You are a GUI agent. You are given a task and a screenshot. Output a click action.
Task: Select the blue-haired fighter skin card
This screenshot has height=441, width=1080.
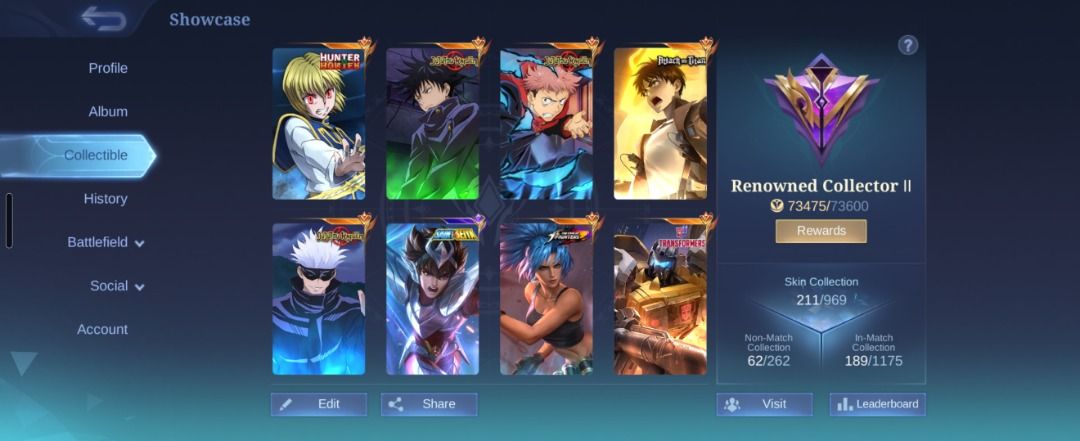546,298
